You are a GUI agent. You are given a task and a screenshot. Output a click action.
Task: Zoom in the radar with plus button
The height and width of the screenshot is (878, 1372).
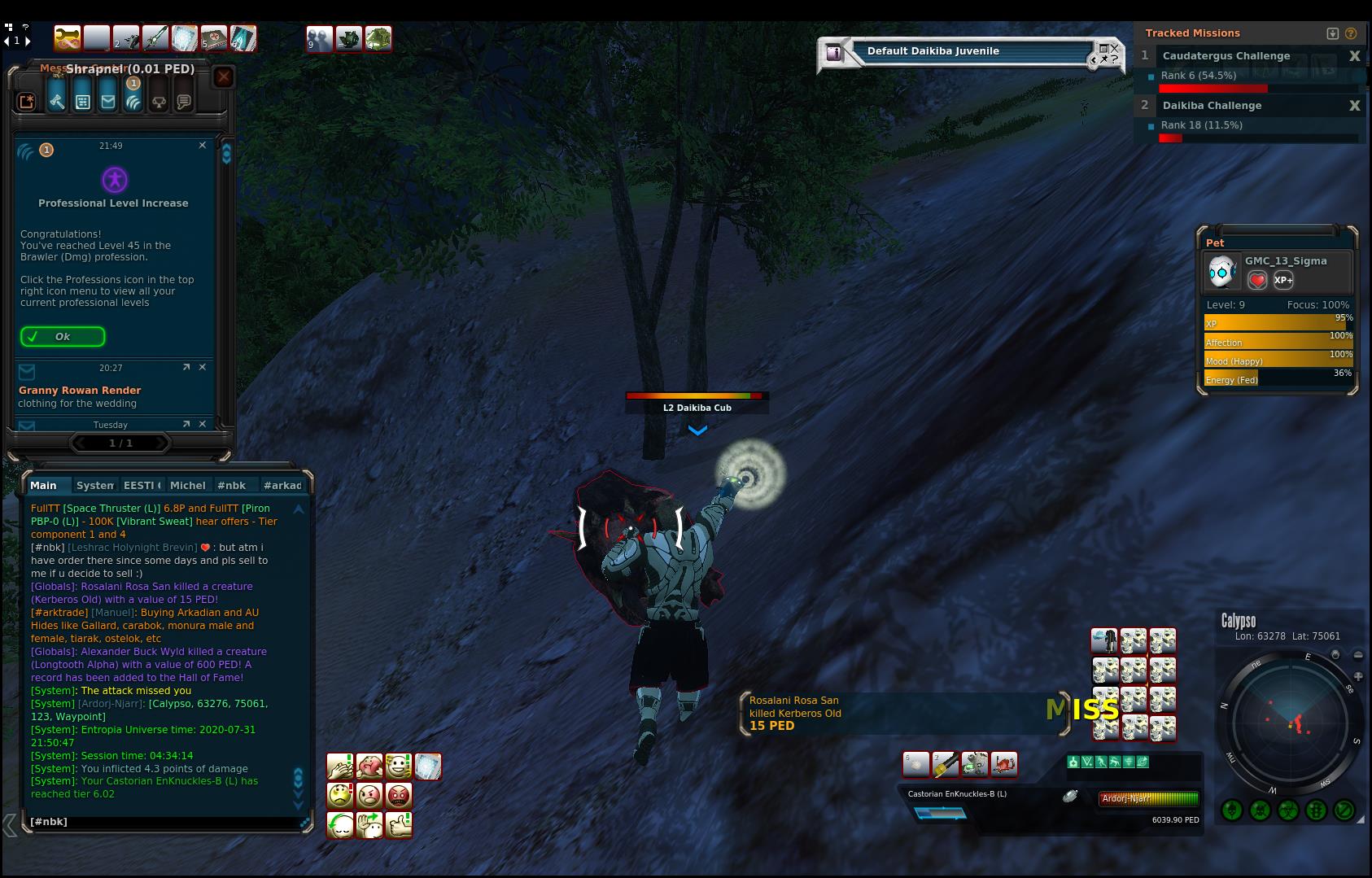pyautogui.click(x=1358, y=676)
